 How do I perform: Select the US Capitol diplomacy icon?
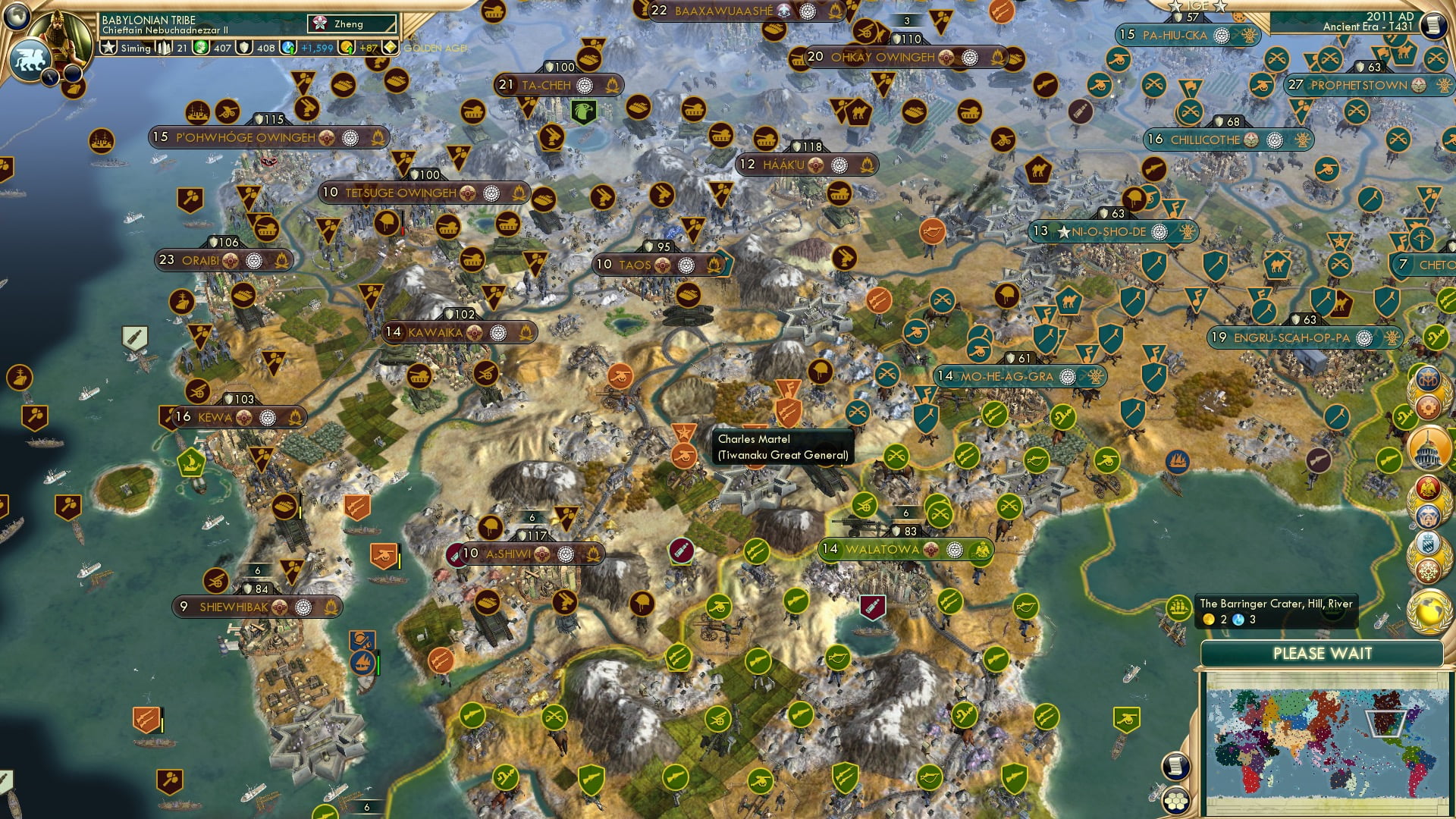coord(1430,445)
